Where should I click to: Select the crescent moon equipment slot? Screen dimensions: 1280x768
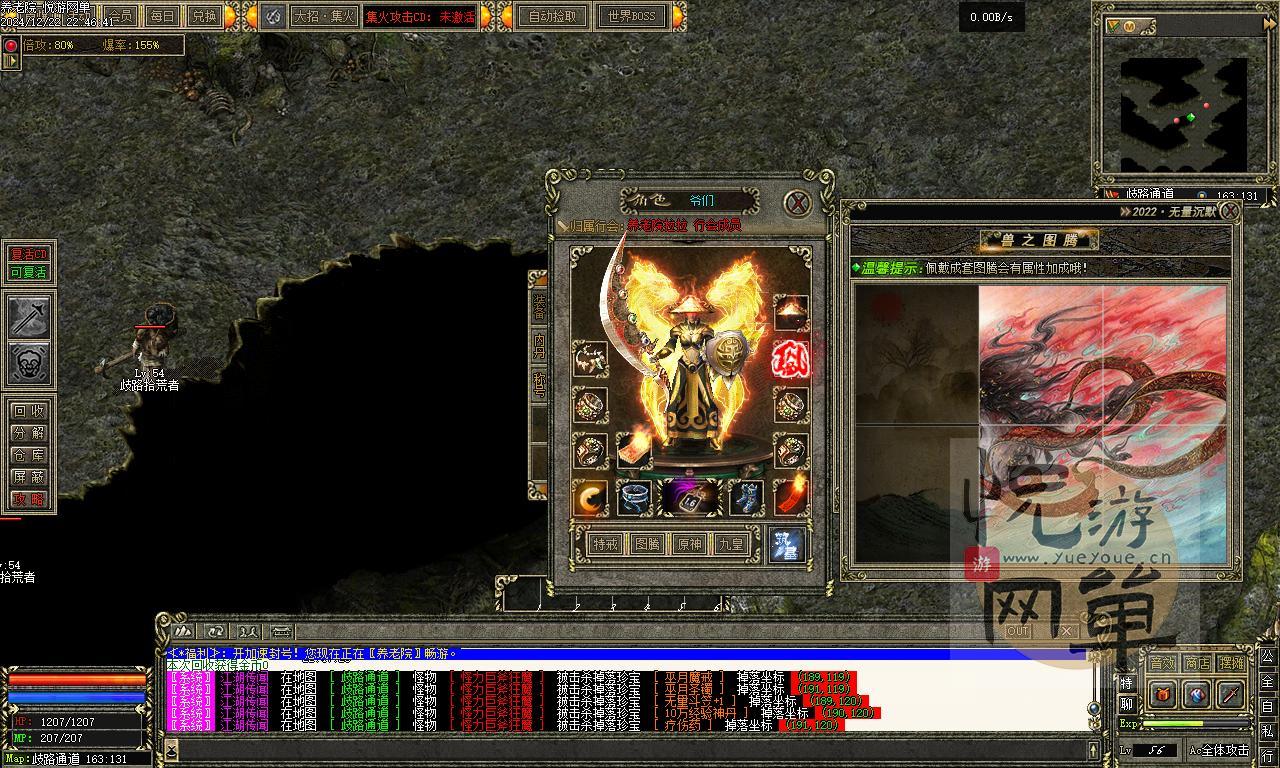(590, 497)
